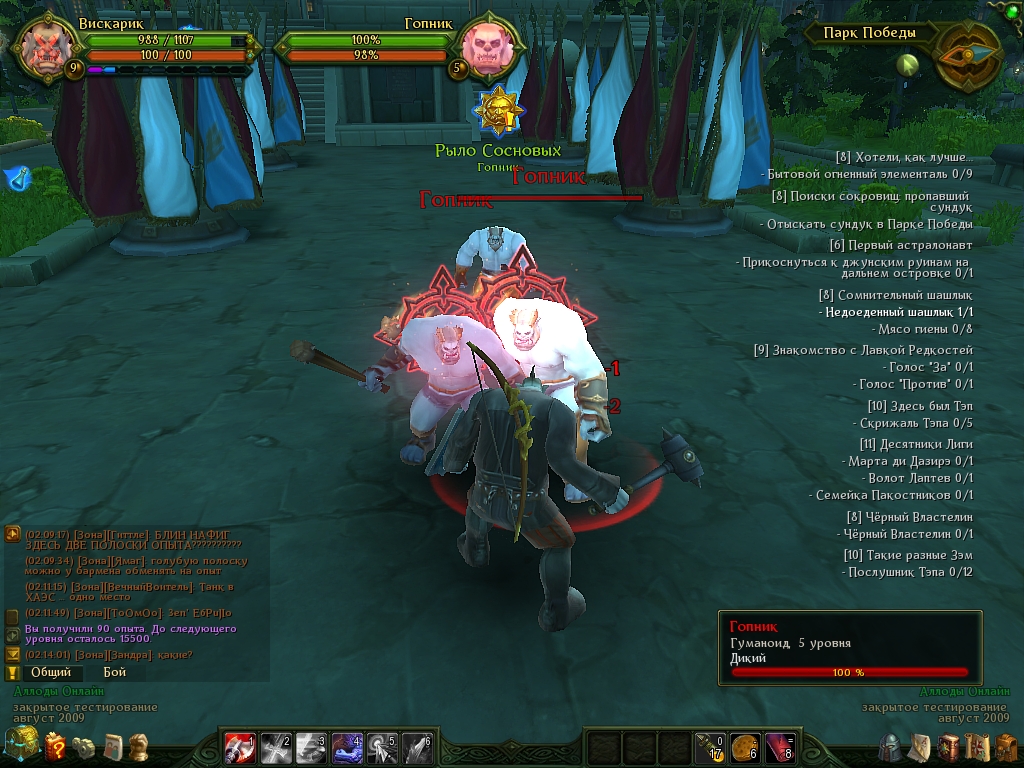The width and height of the screenshot is (1024, 768).
Task: Switch to the Бой chat tab
Action: click(x=114, y=673)
